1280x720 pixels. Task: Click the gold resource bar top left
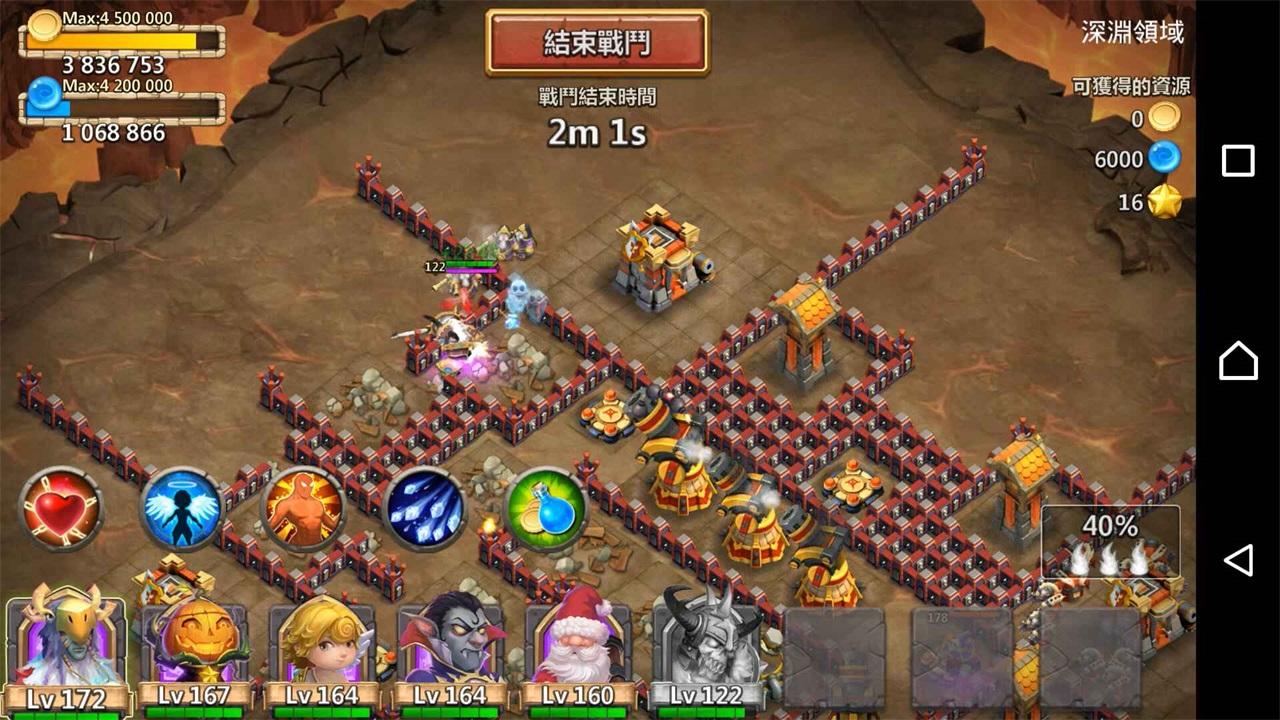(x=120, y=40)
